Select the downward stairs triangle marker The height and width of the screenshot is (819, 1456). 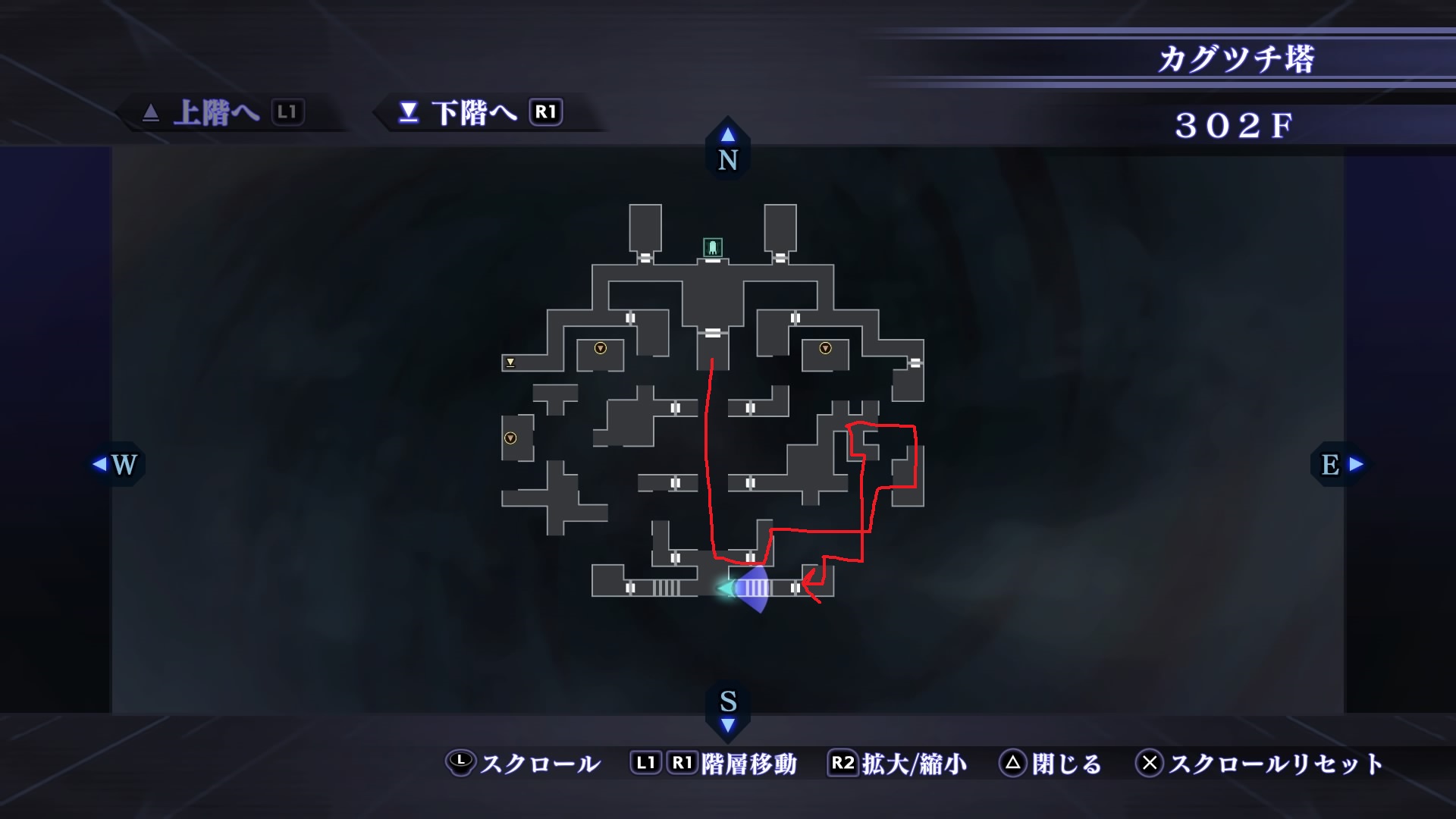pos(510,362)
